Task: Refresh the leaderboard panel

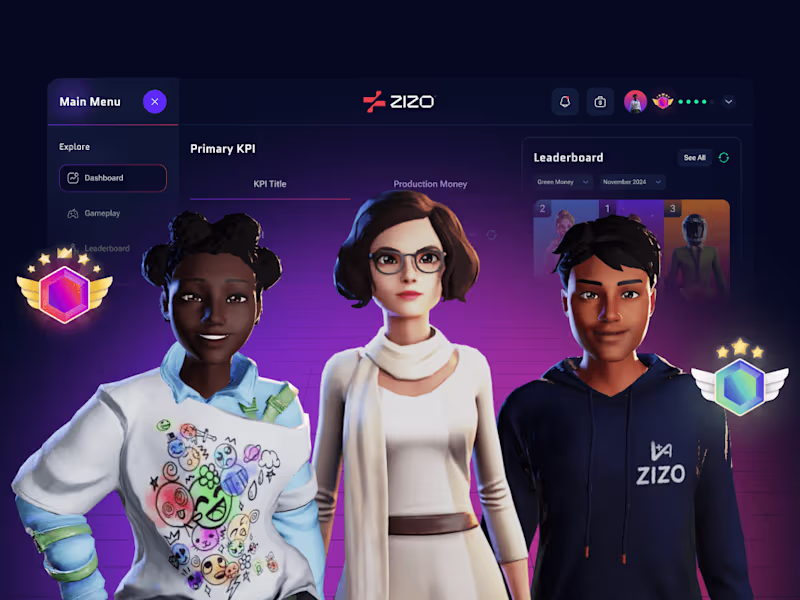Action: point(724,157)
